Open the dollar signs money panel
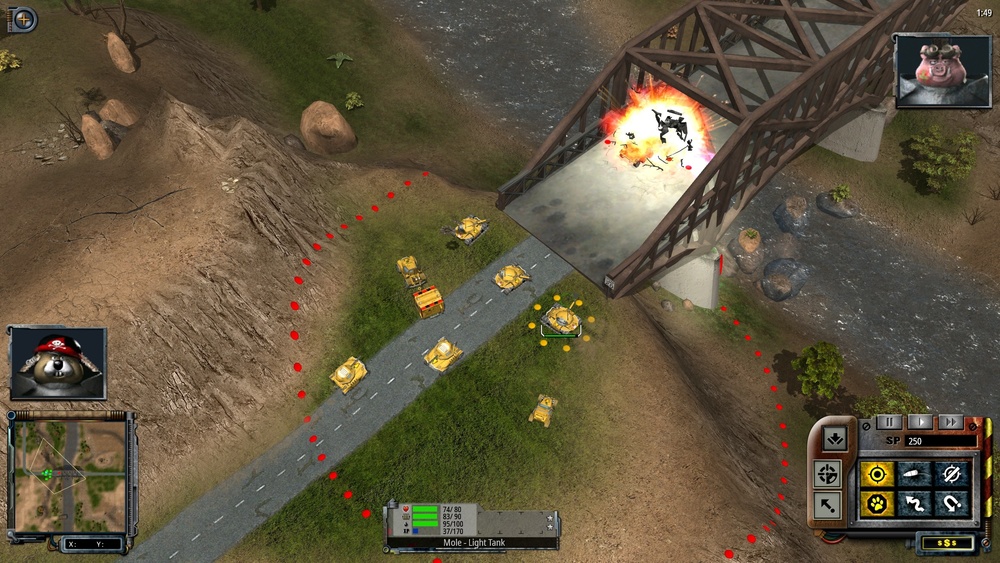The image size is (1000, 563). (x=944, y=543)
